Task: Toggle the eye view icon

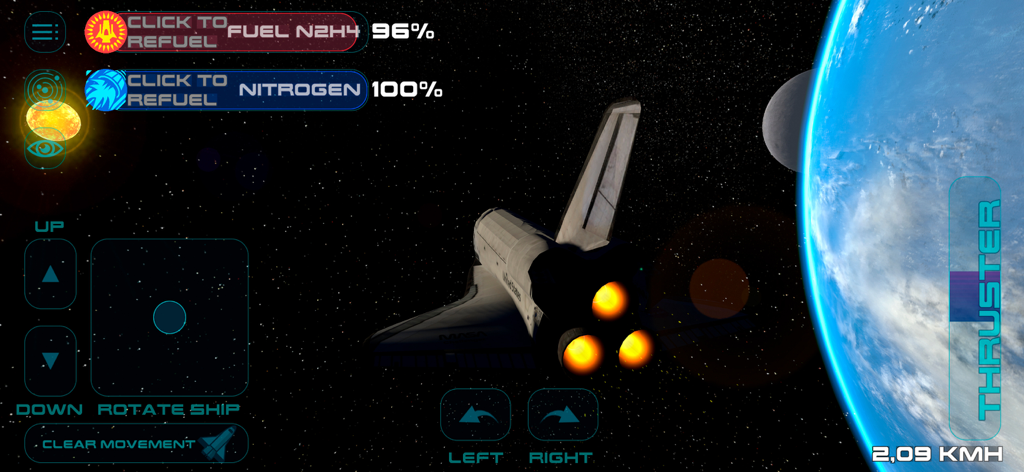Action: click(44, 149)
